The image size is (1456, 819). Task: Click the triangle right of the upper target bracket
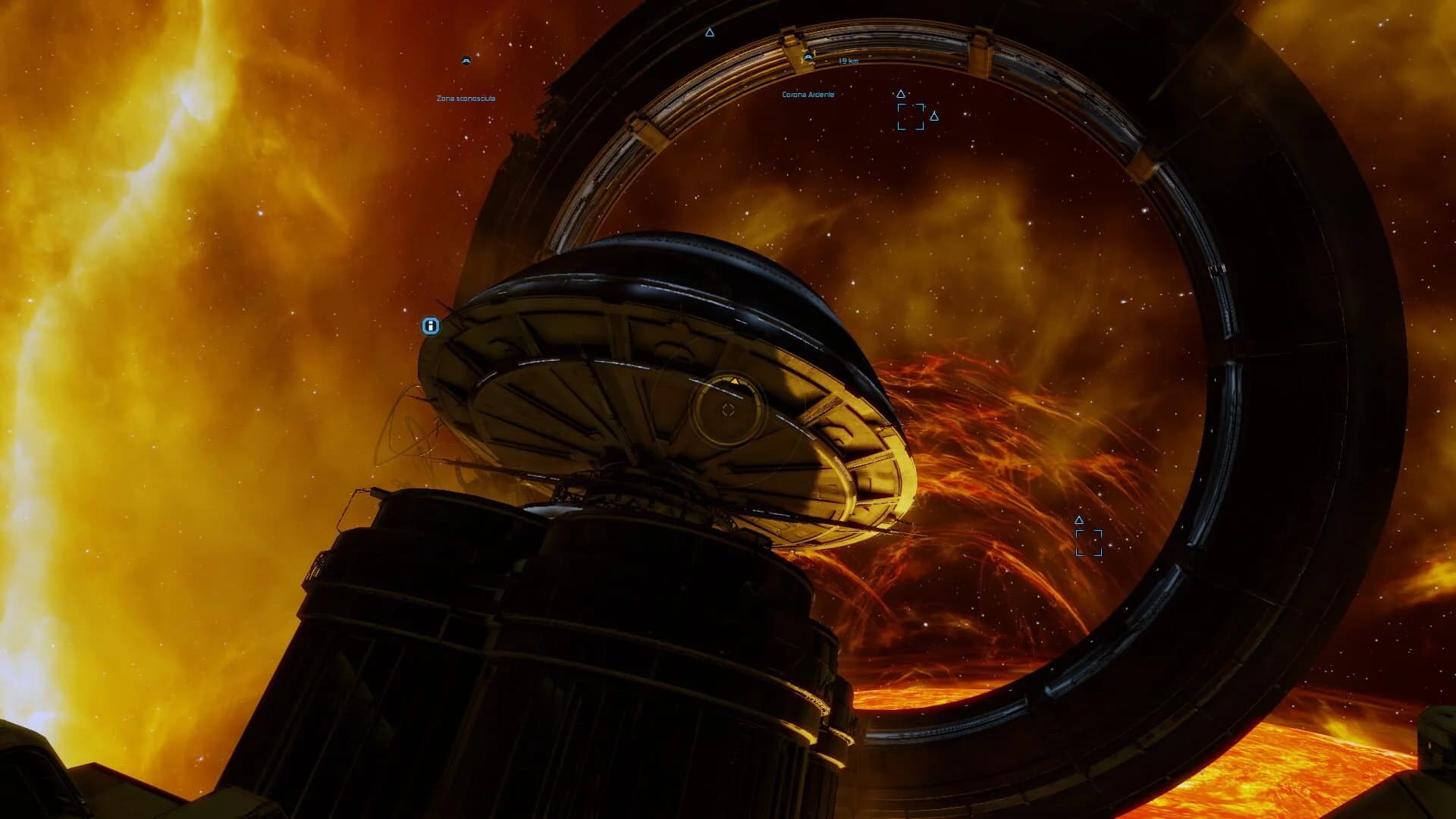tap(935, 115)
